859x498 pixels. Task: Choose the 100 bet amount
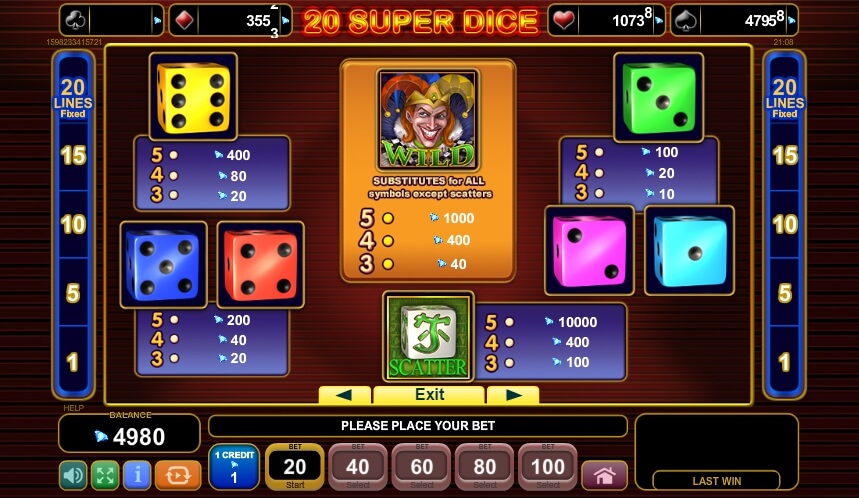[548, 467]
